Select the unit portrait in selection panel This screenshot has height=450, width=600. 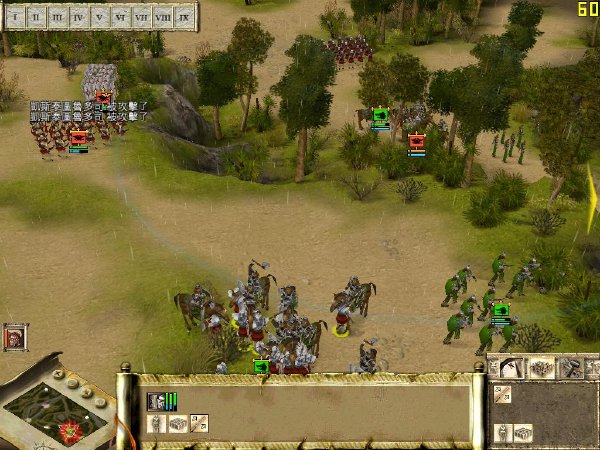point(156,401)
